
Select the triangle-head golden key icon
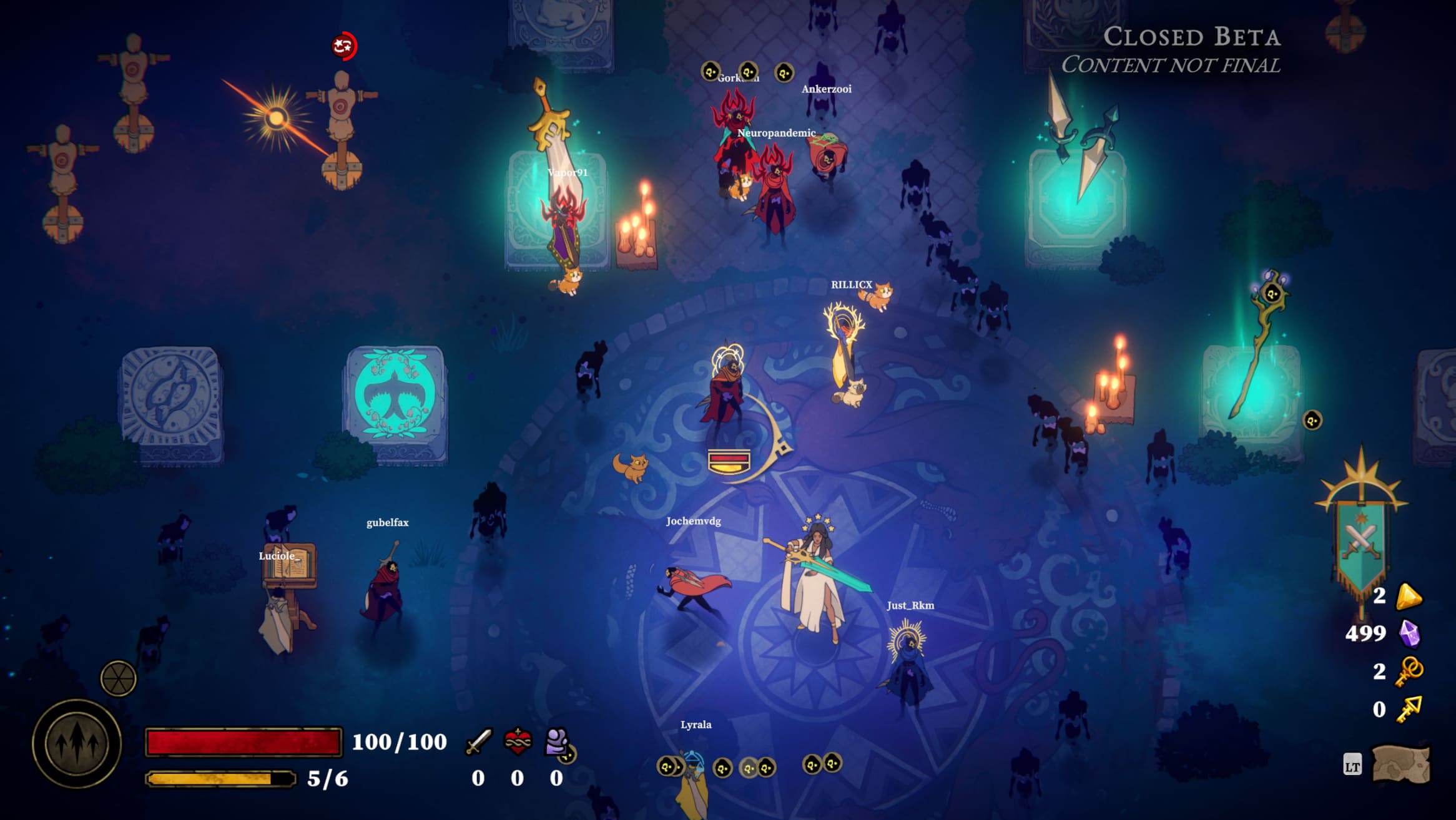[1409, 709]
